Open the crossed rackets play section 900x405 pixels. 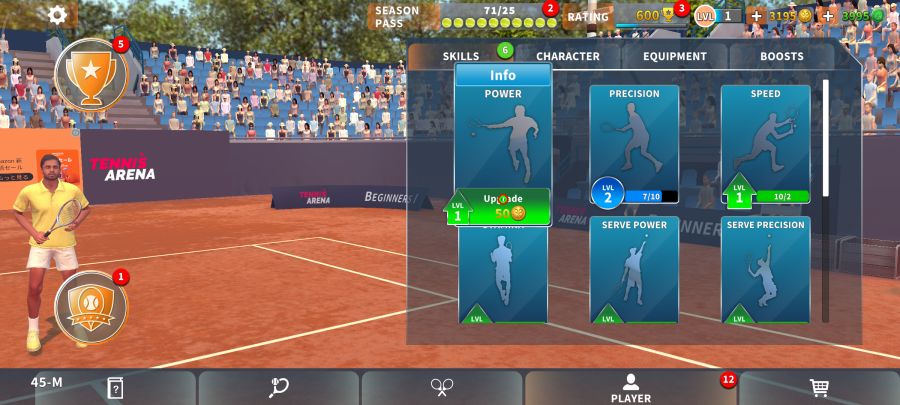pos(442,387)
